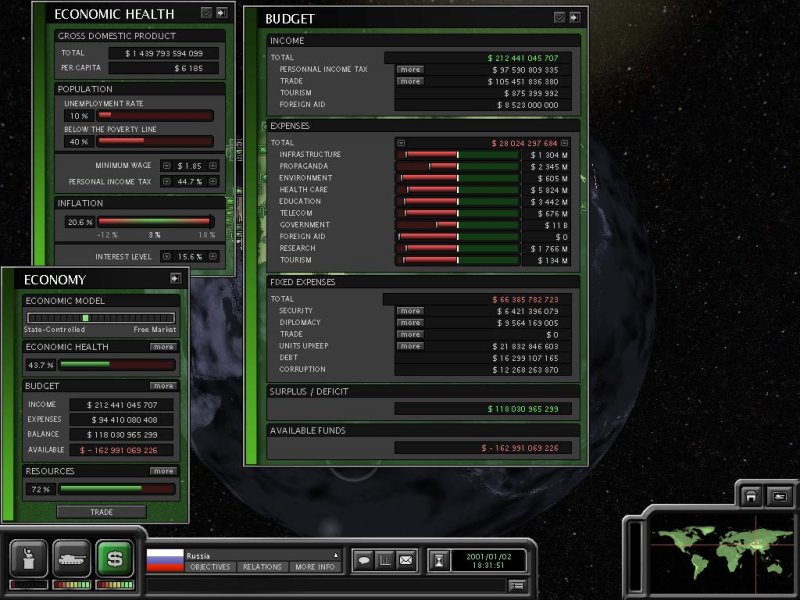This screenshot has width=800, height=600.
Task: Show more Resources details
Action: click(x=163, y=471)
